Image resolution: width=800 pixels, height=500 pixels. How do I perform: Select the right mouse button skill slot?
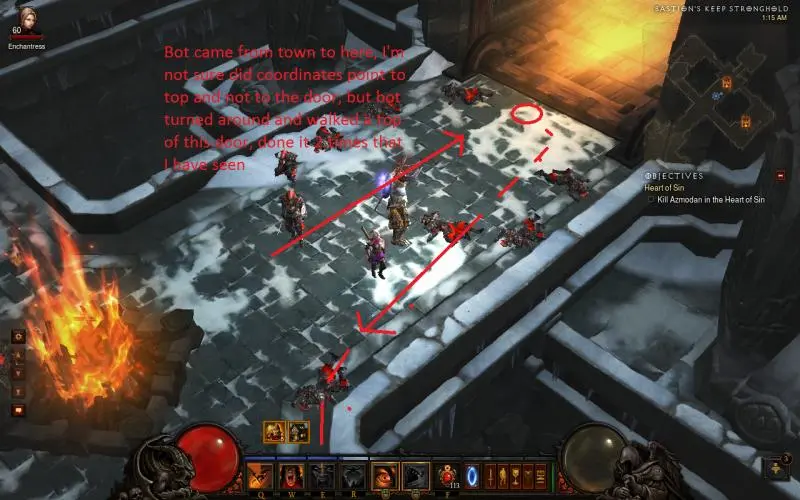click(414, 476)
